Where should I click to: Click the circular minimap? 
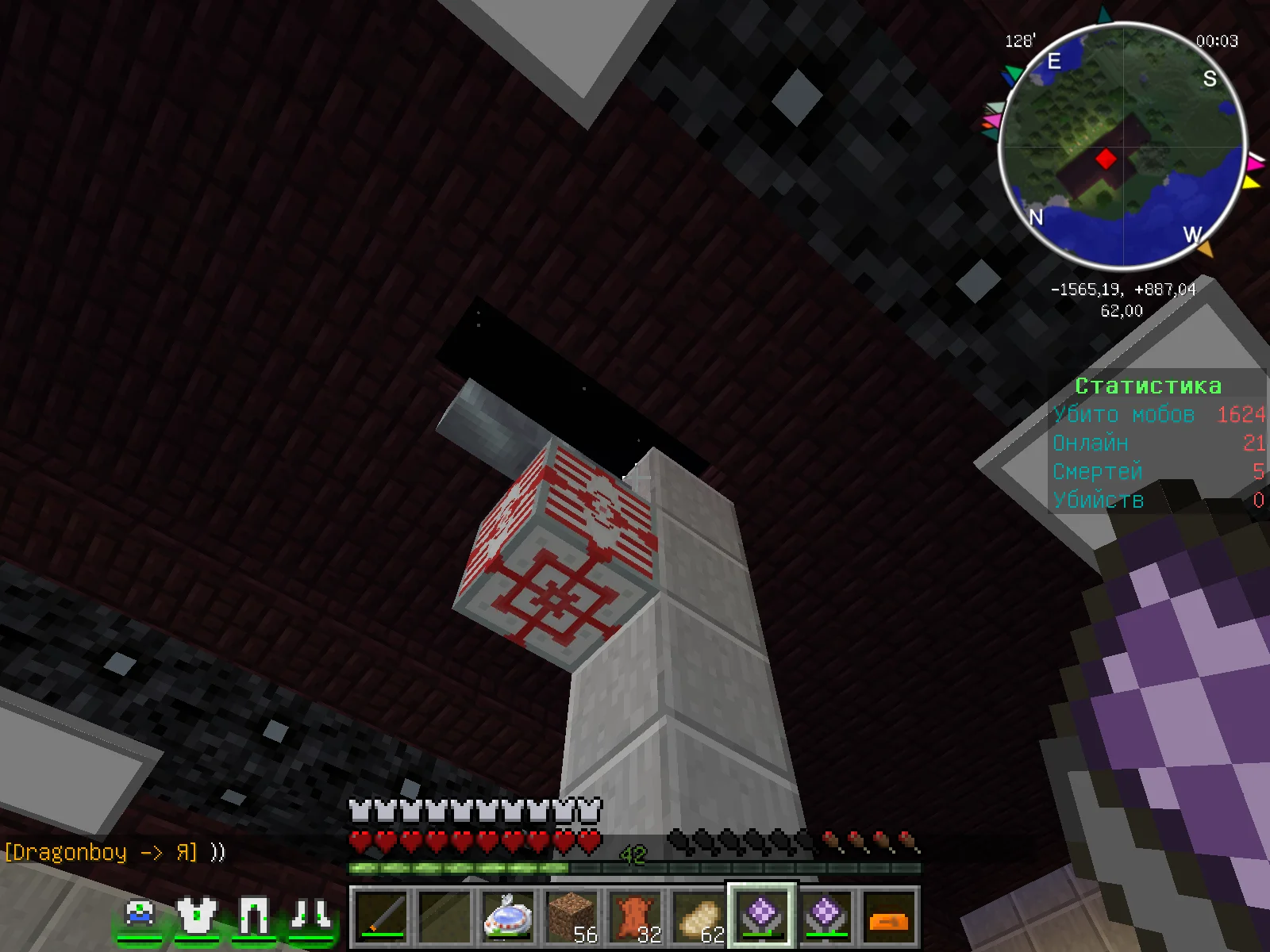[x=1122, y=147]
